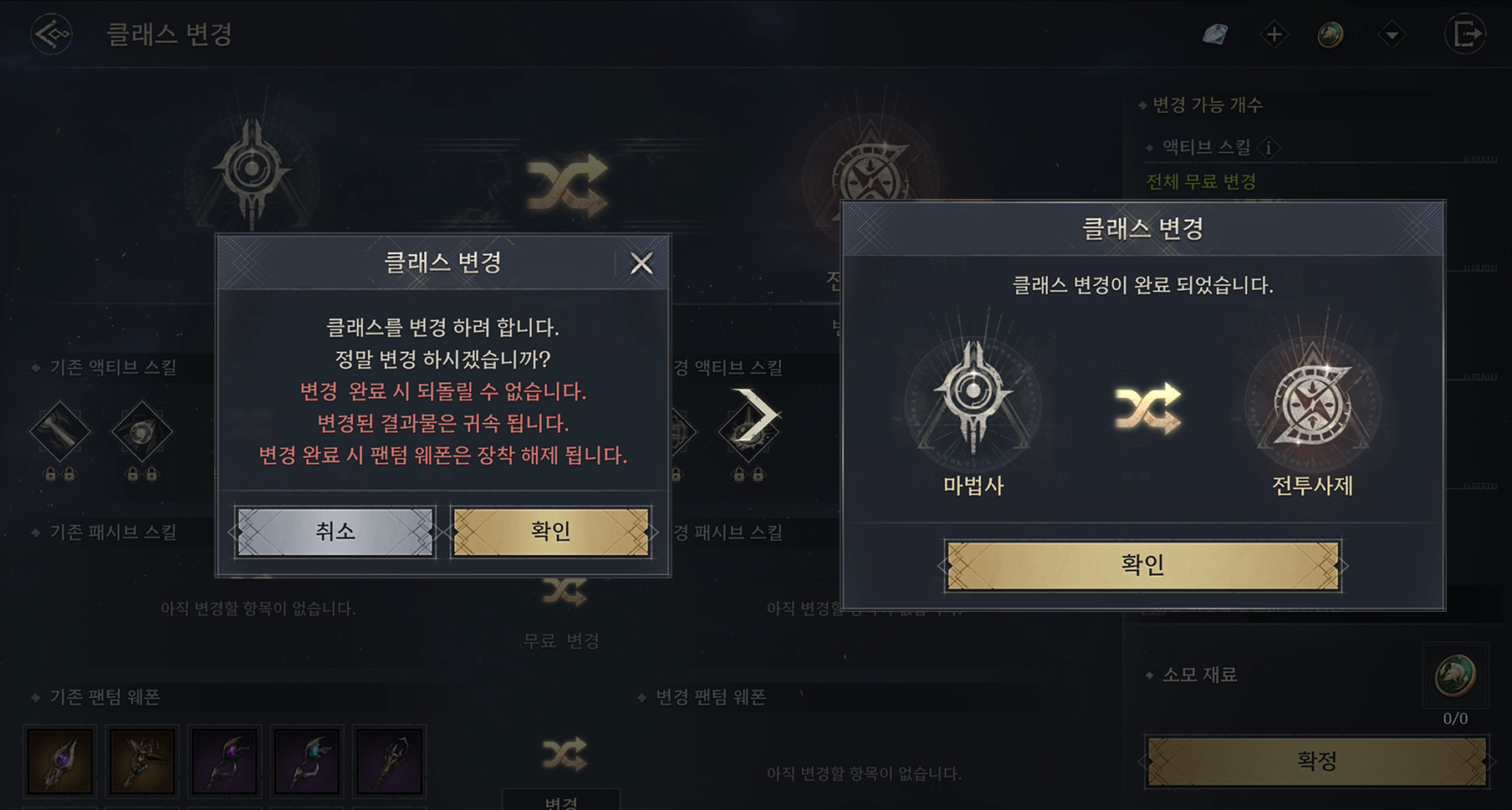
Task: Click the 확정 finalize button
Action: click(x=1316, y=762)
